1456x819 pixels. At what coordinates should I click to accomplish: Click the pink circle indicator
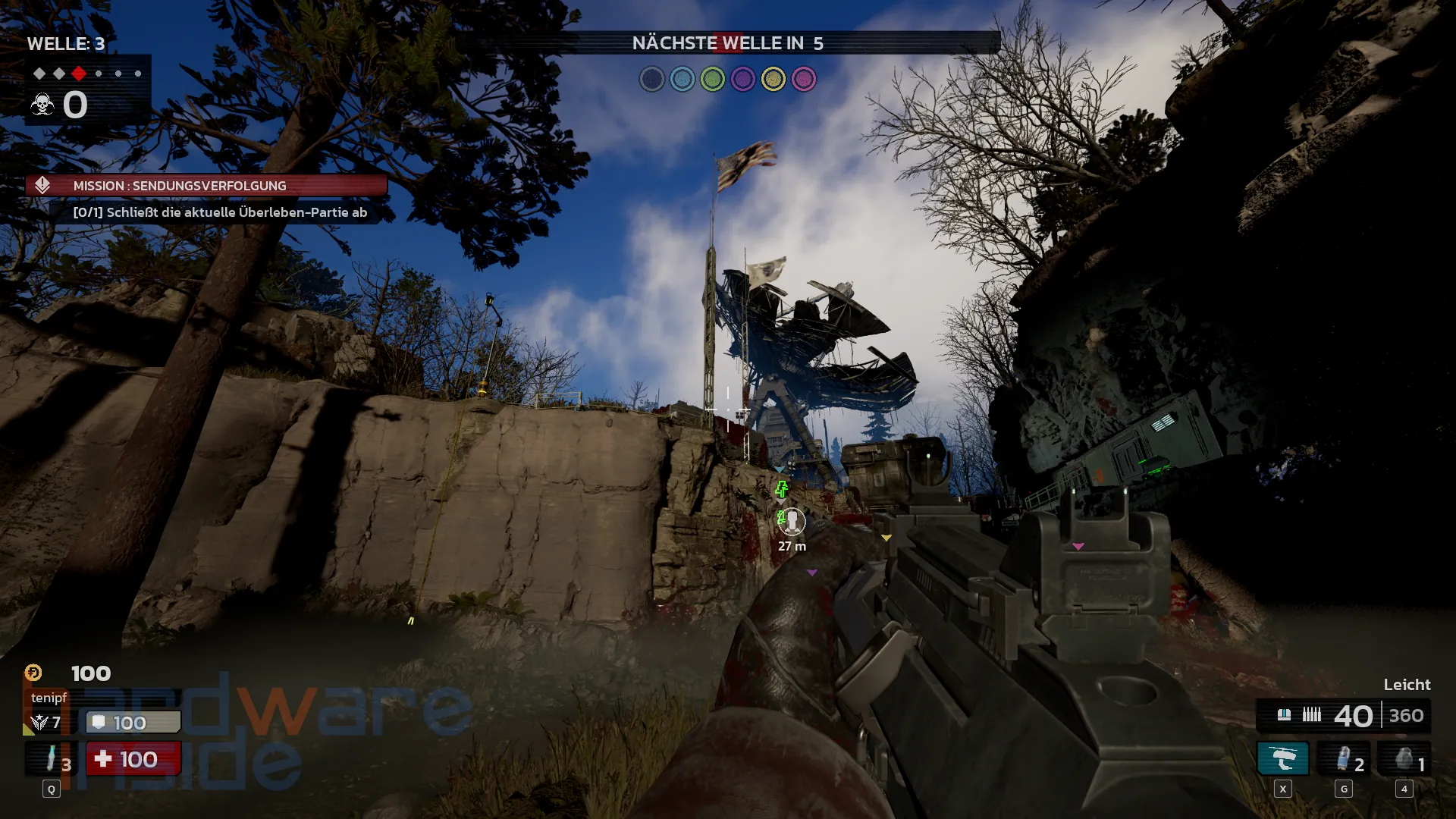coord(804,79)
